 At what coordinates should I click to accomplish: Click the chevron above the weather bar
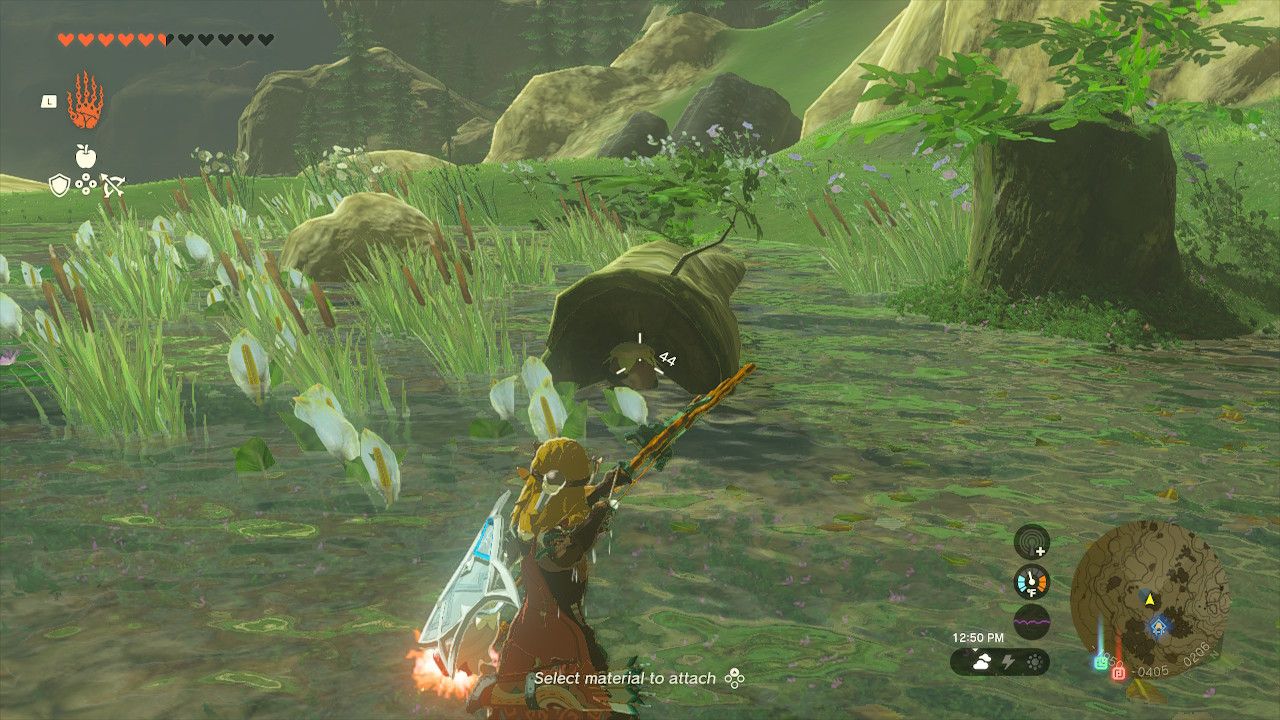pyautogui.click(x=976, y=649)
